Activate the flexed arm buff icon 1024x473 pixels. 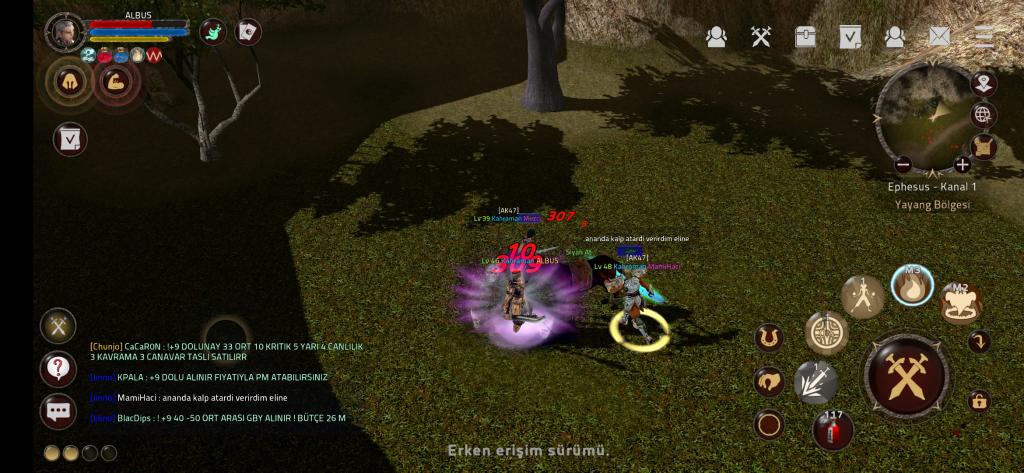(x=116, y=82)
